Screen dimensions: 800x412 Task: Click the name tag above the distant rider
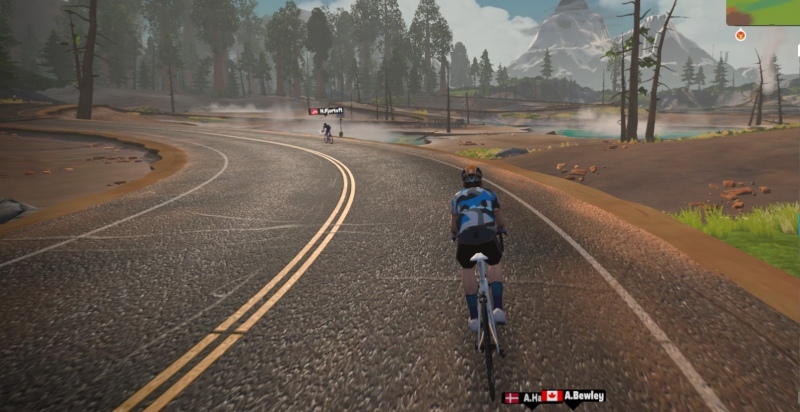(327, 111)
